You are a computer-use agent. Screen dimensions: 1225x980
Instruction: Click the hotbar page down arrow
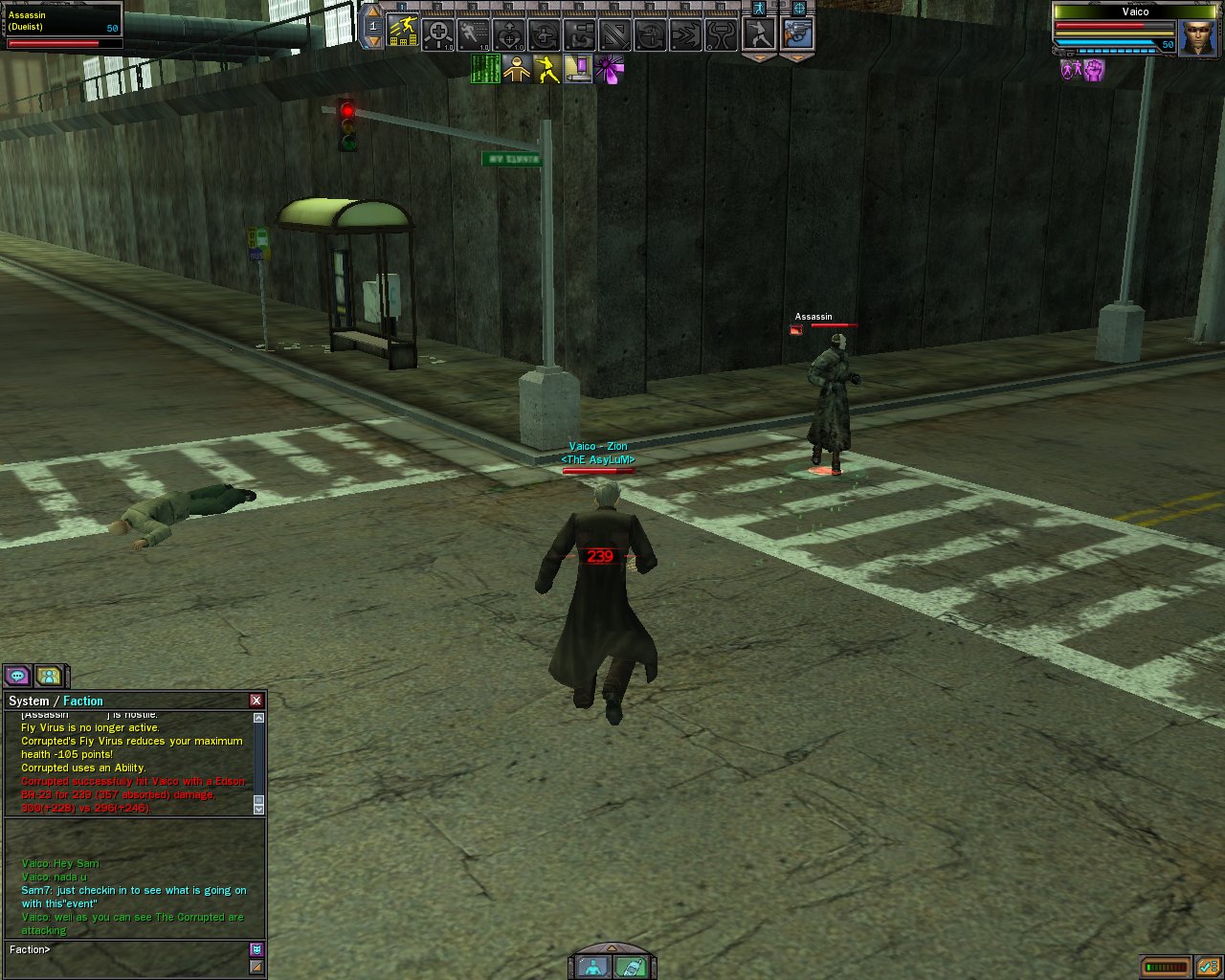373,42
